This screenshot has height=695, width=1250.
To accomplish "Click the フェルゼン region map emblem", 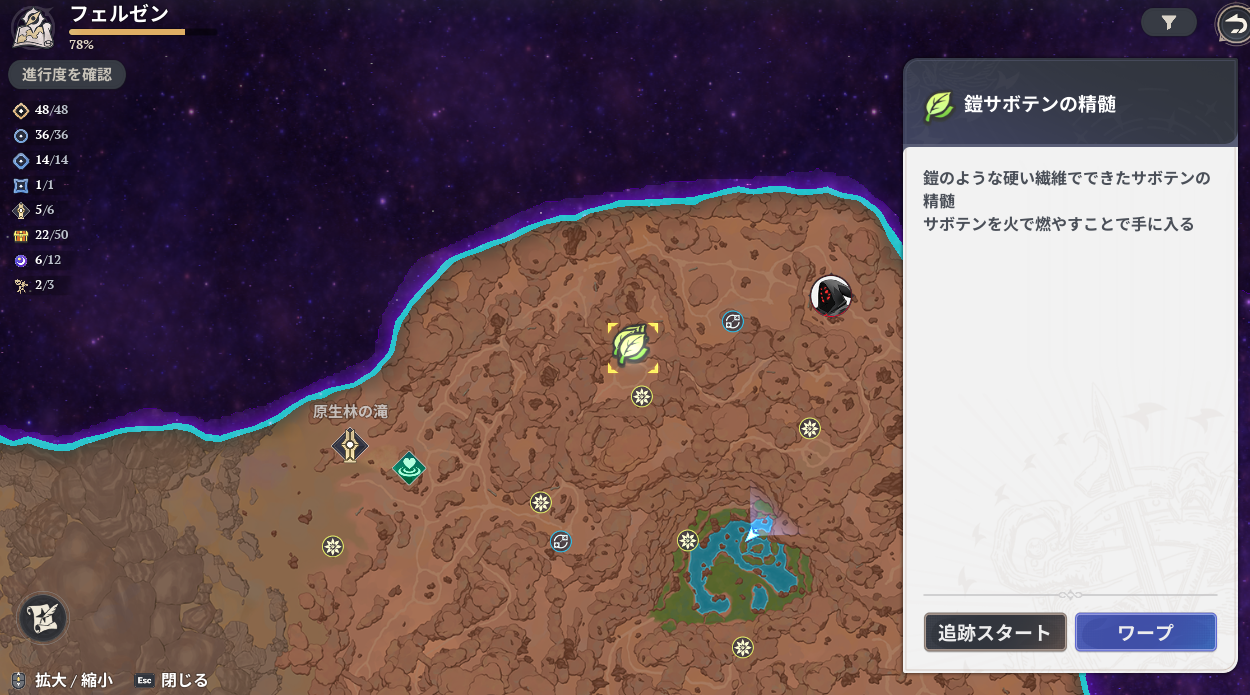I will point(32,27).
